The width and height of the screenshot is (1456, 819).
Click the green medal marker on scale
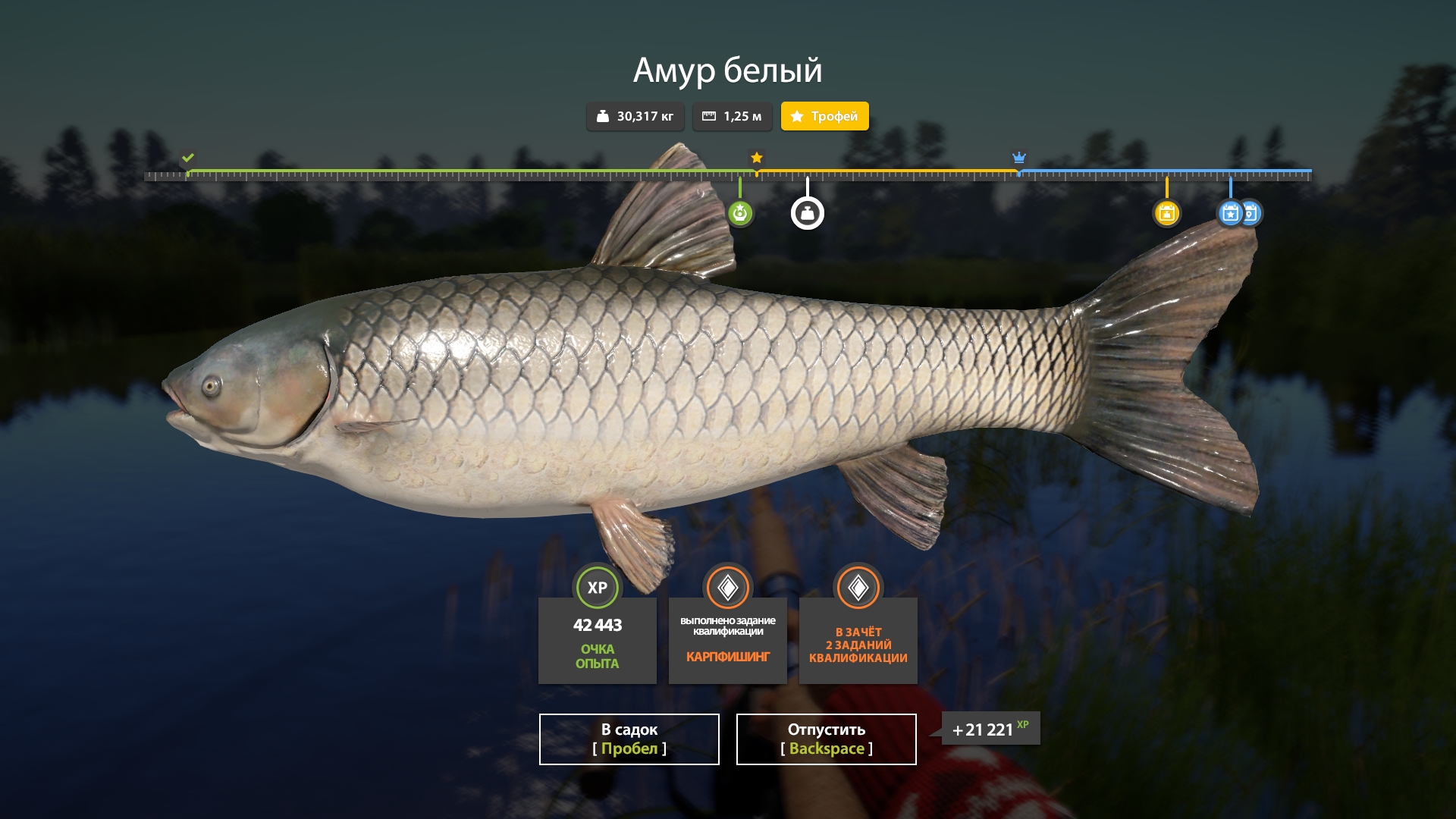[x=740, y=213]
